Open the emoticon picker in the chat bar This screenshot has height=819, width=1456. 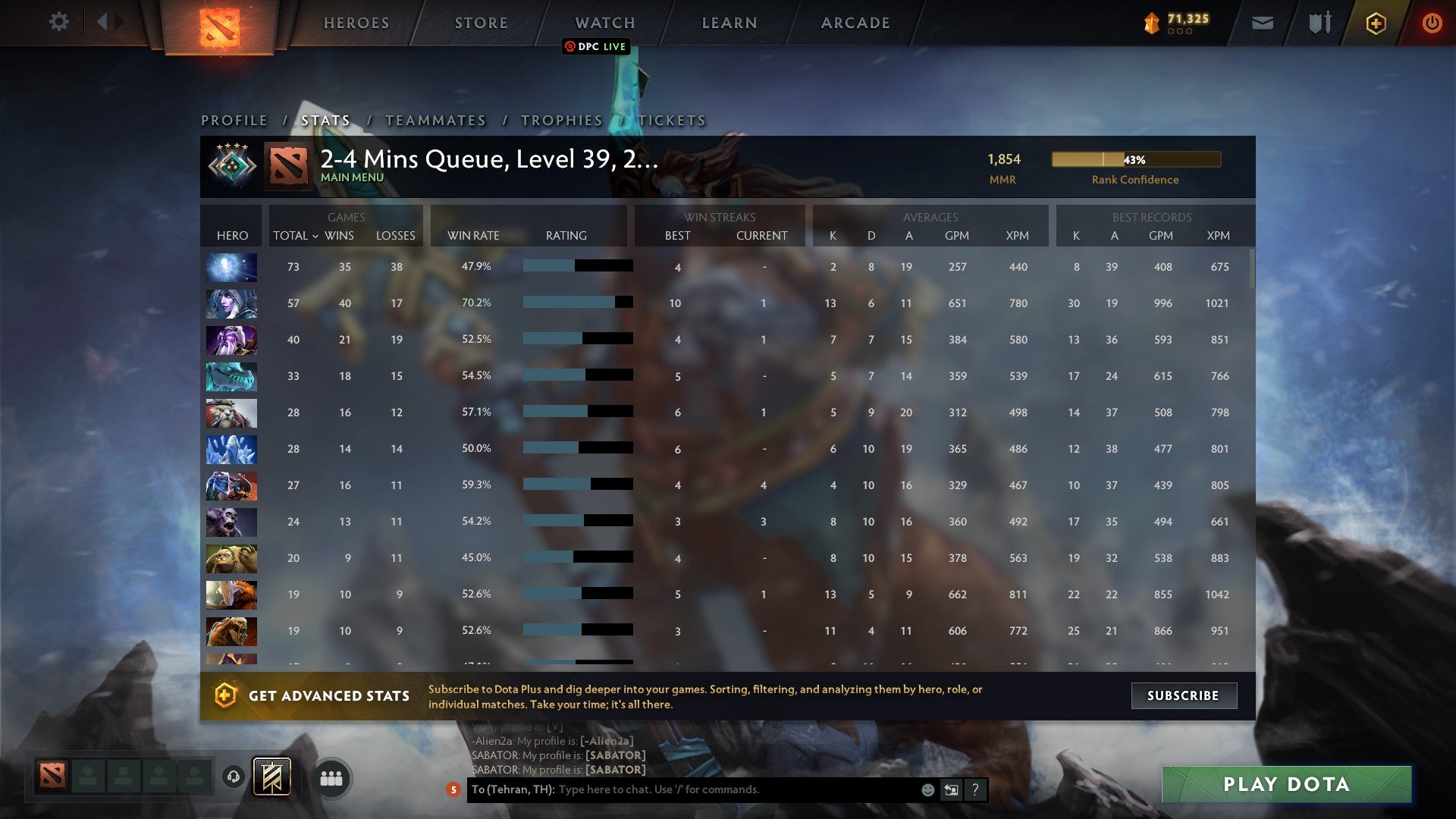coord(927,789)
